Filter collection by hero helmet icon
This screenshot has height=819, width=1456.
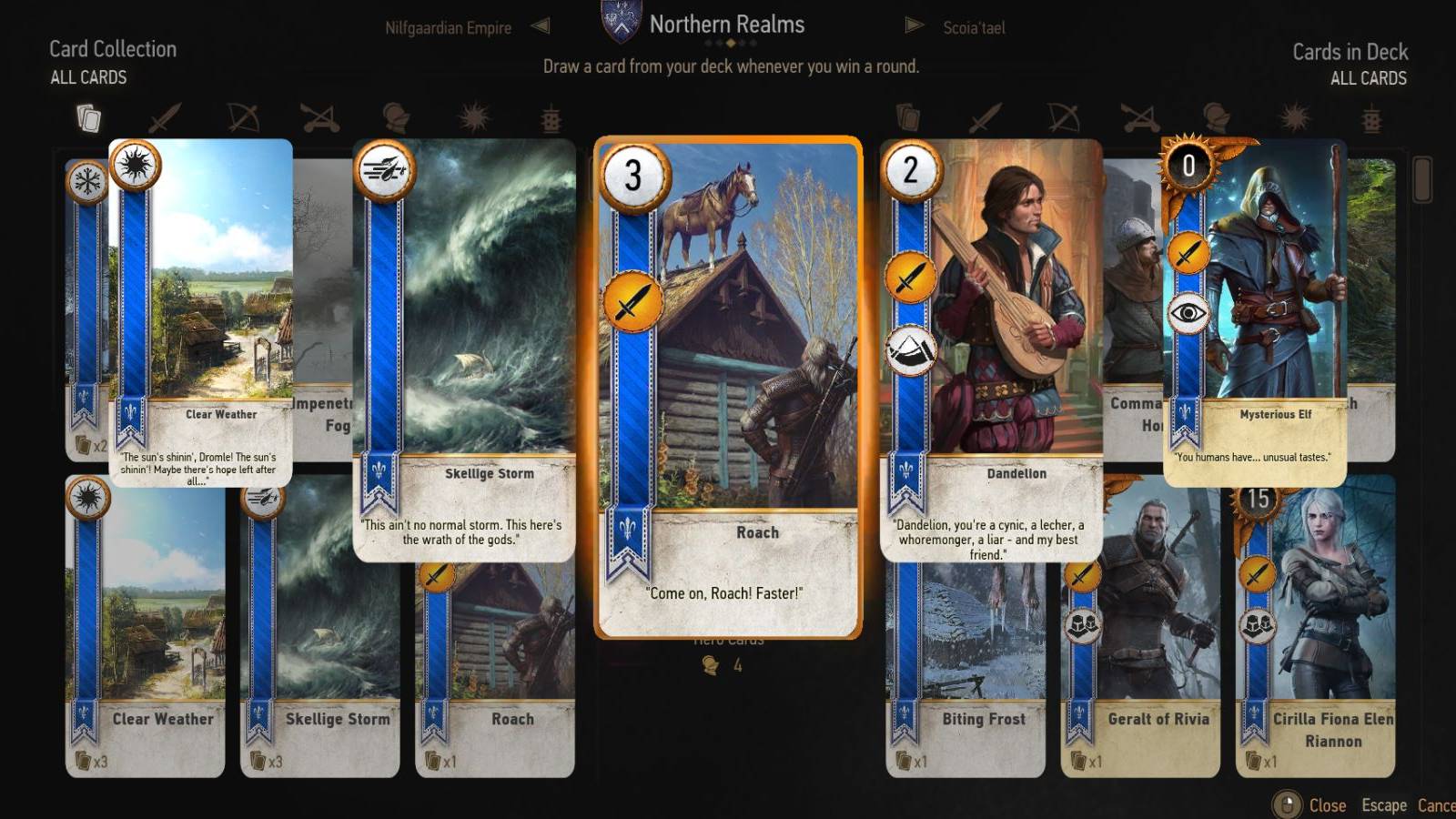tap(395, 118)
